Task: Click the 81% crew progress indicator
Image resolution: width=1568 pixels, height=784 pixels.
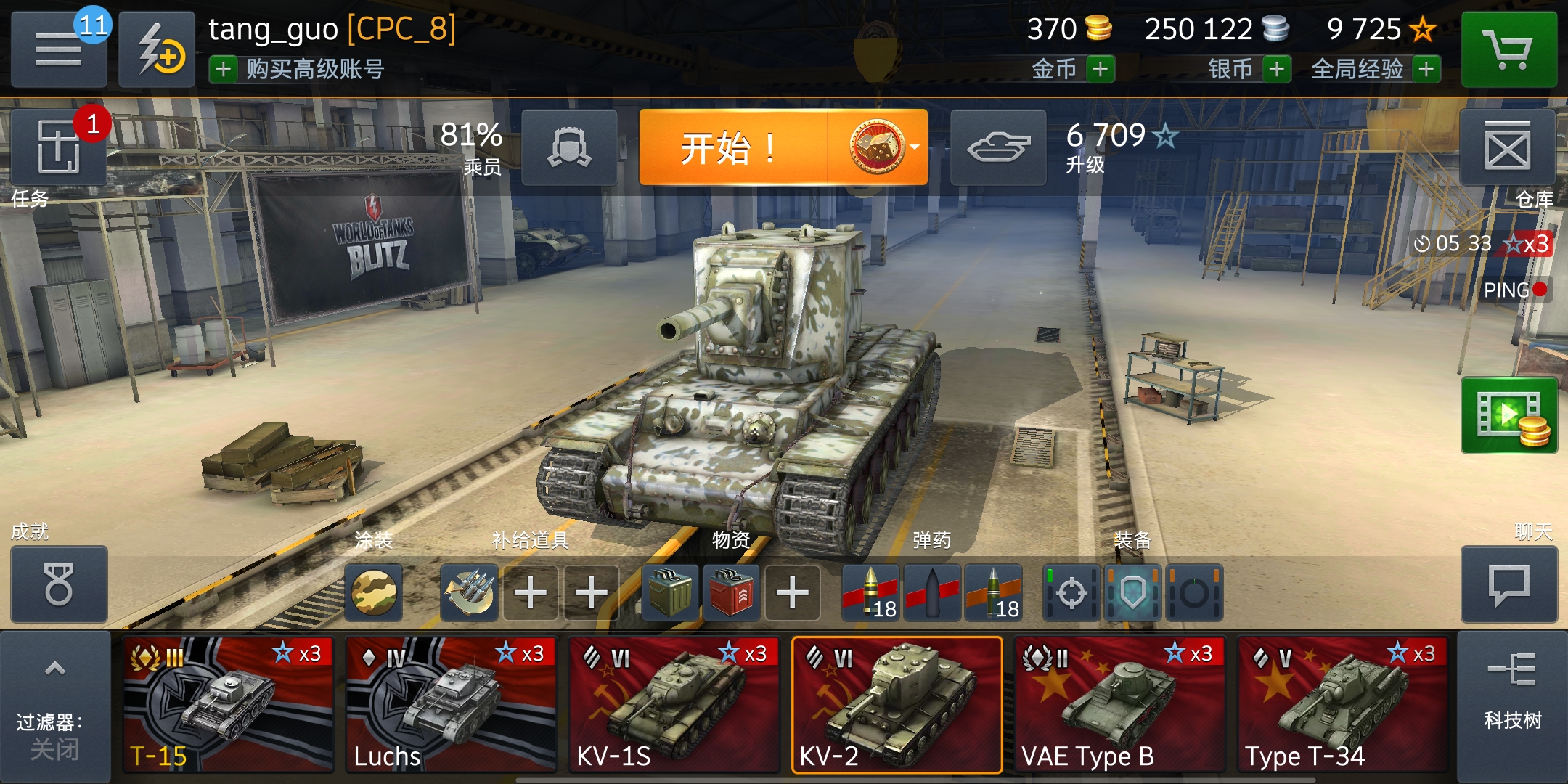Action: point(472,142)
